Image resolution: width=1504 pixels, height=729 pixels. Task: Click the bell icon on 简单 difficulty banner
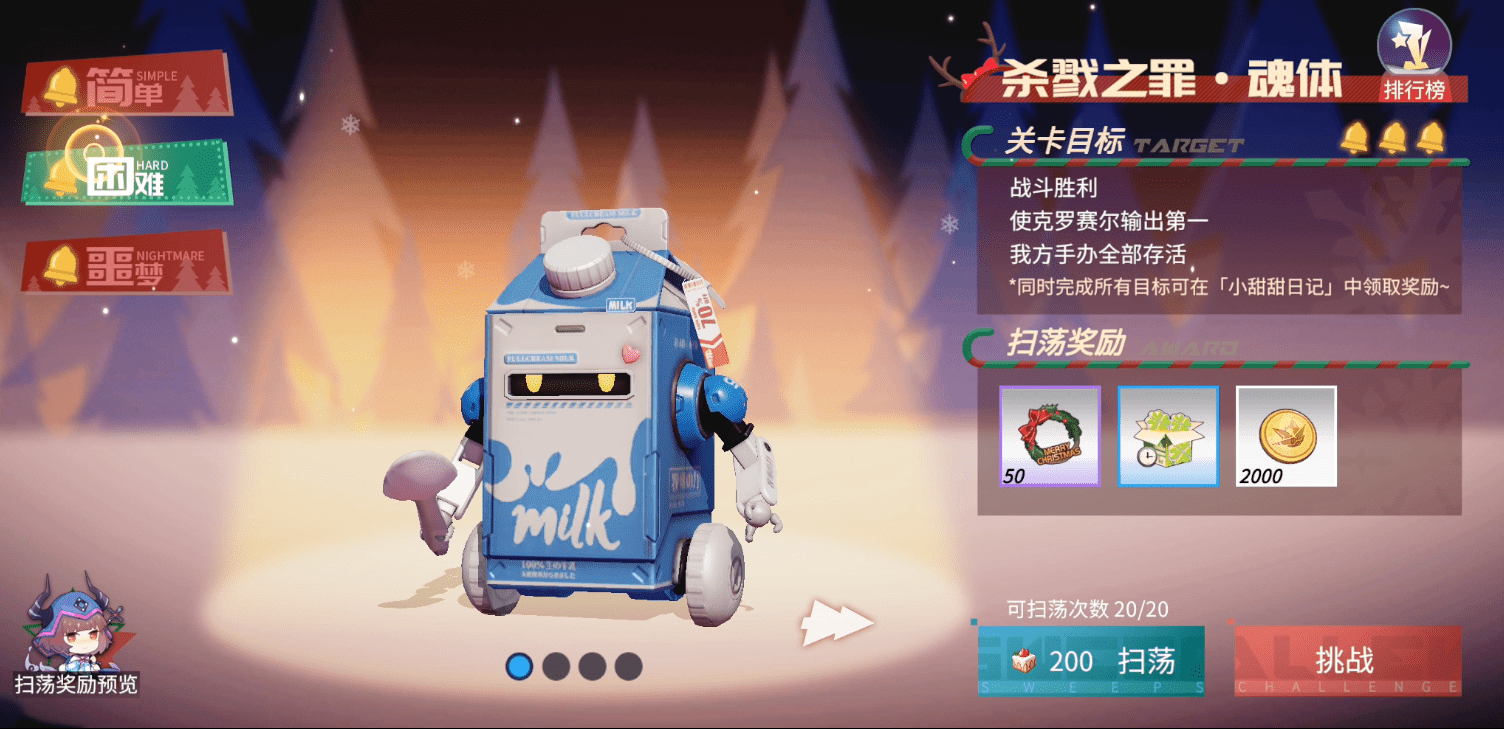click(64, 88)
